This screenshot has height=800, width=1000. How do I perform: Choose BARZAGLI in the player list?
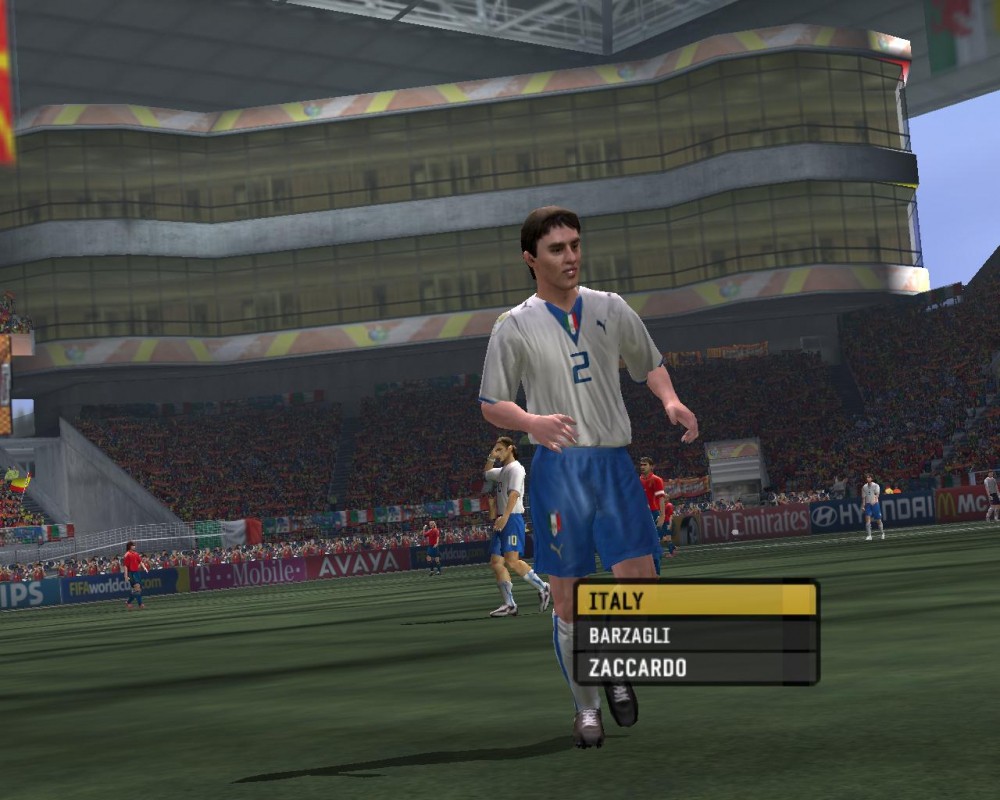pyautogui.click(x=696, y=635)
